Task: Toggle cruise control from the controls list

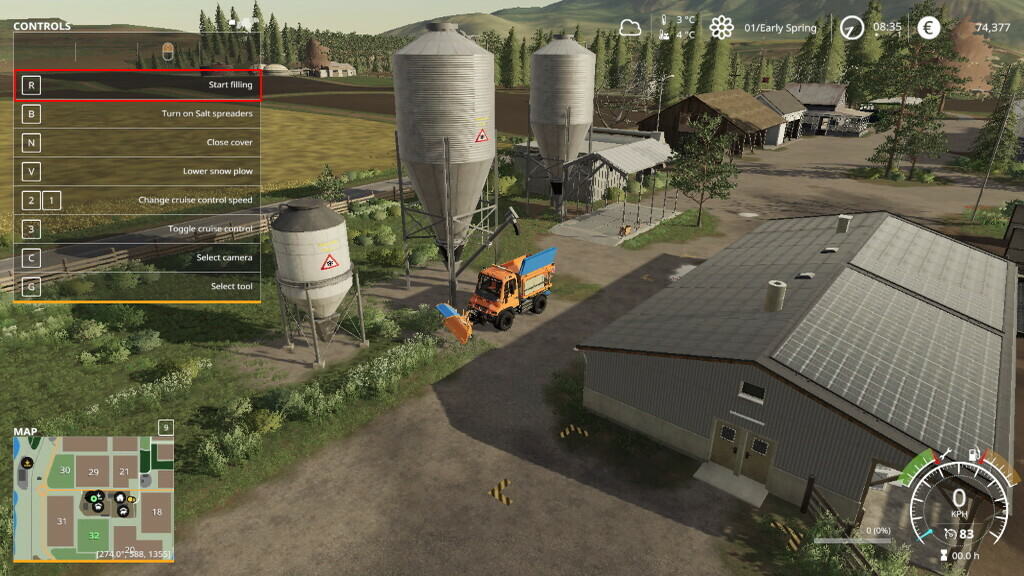Action: [137, 229]
